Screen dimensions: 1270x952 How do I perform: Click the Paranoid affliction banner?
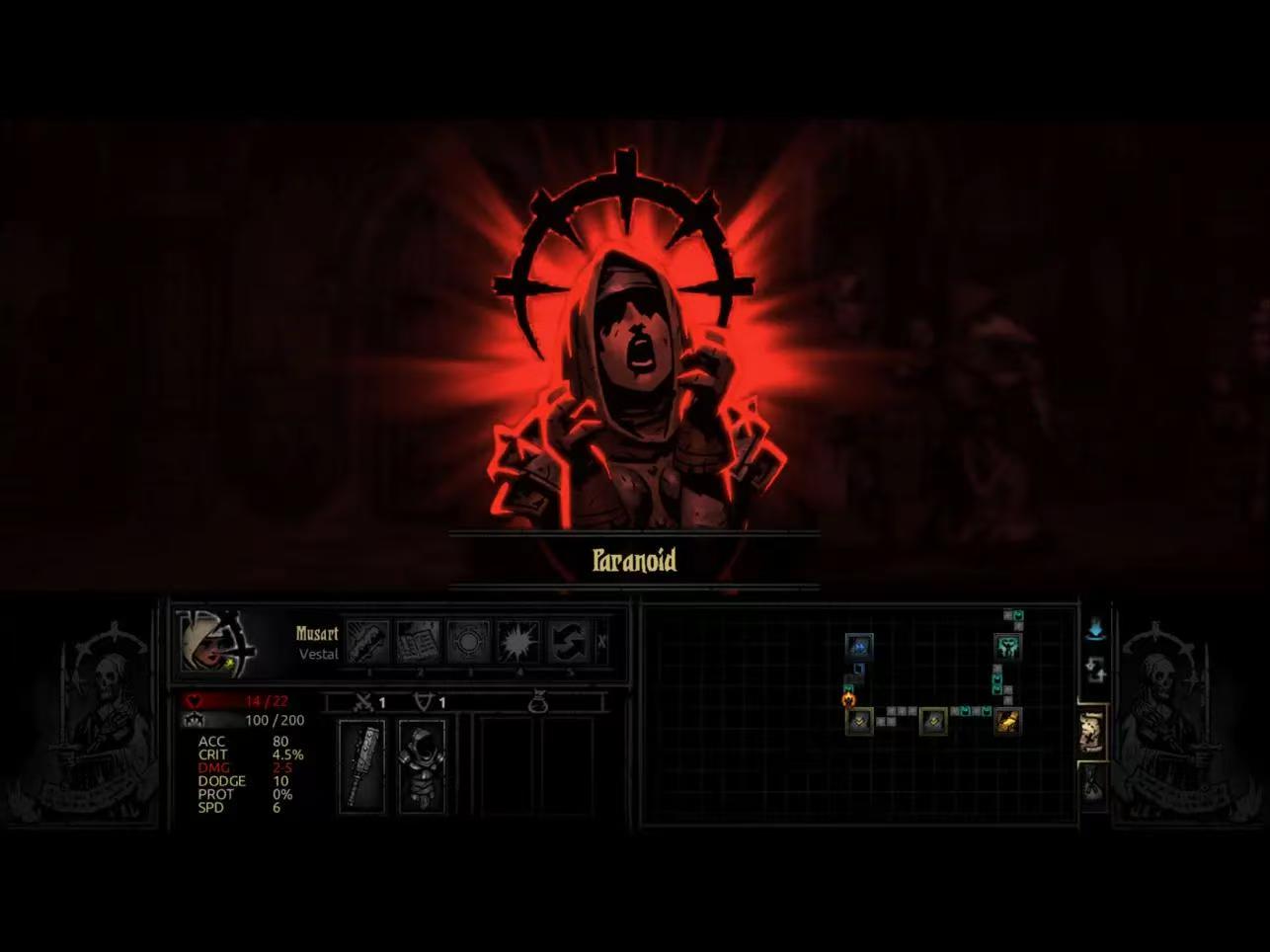coord(634,561)
